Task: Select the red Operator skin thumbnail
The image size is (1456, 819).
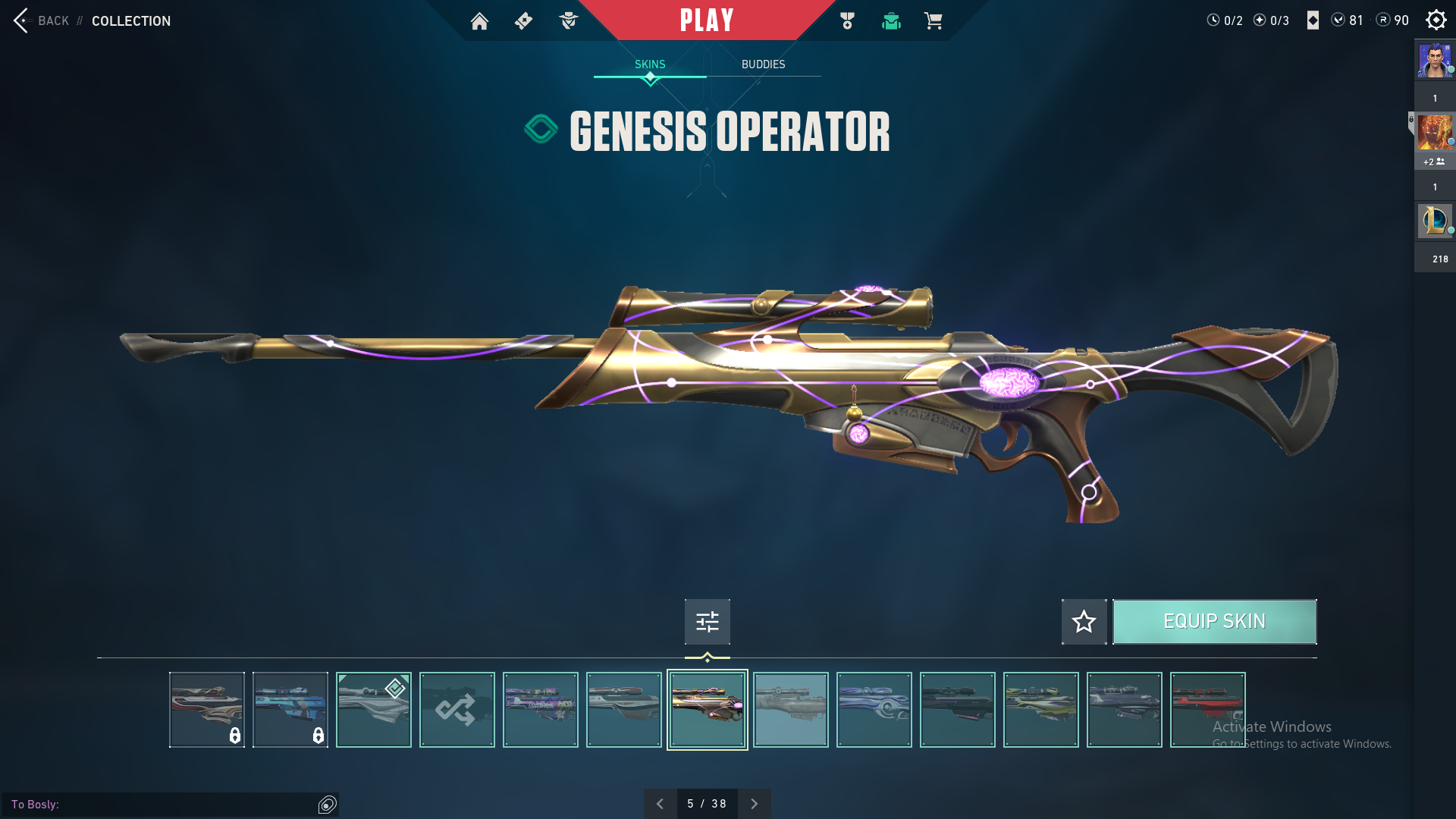Action: pyautogui.click(x=1207, y=710)
